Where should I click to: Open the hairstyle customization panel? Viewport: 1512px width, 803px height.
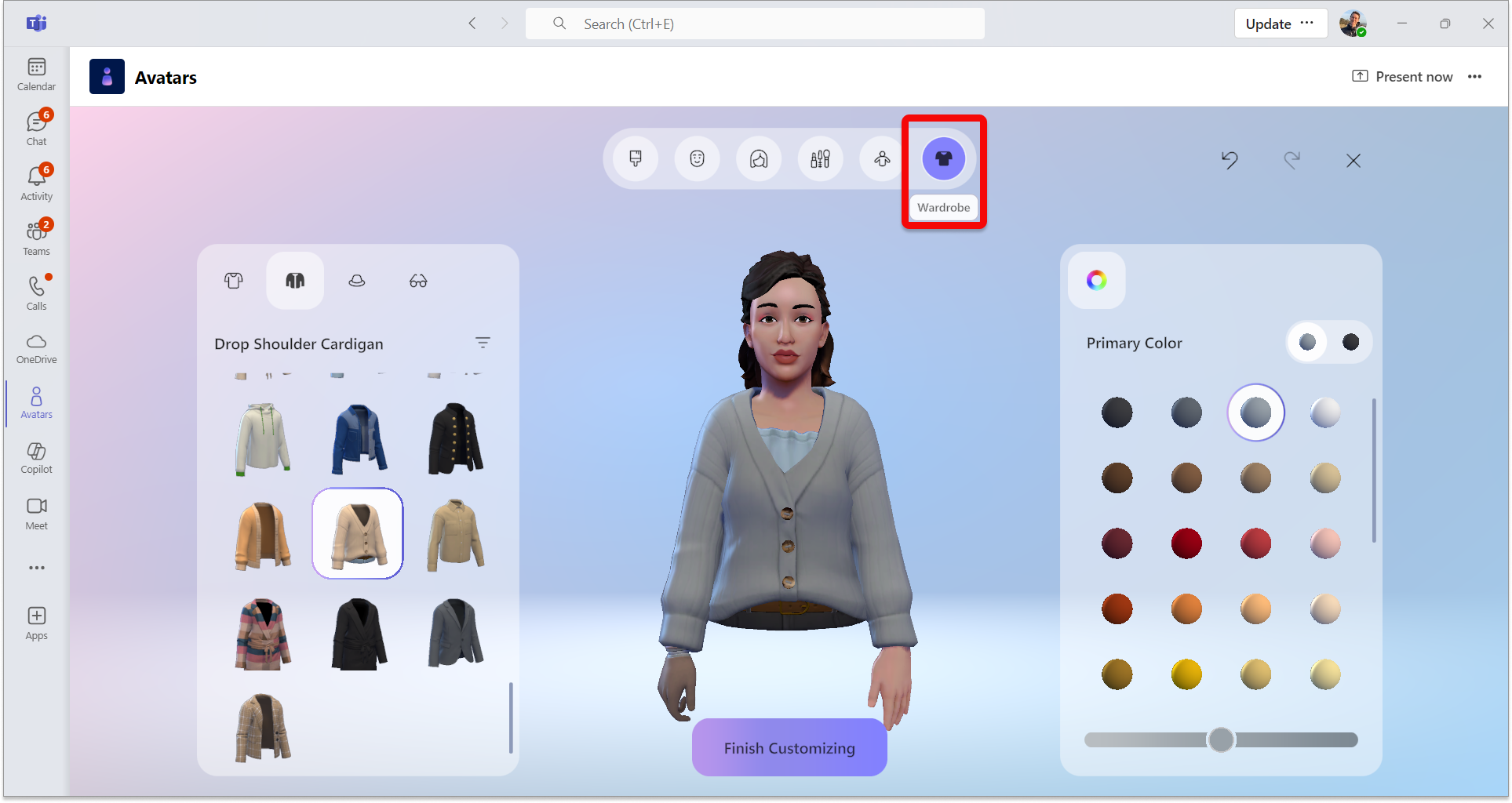(758, 158)
